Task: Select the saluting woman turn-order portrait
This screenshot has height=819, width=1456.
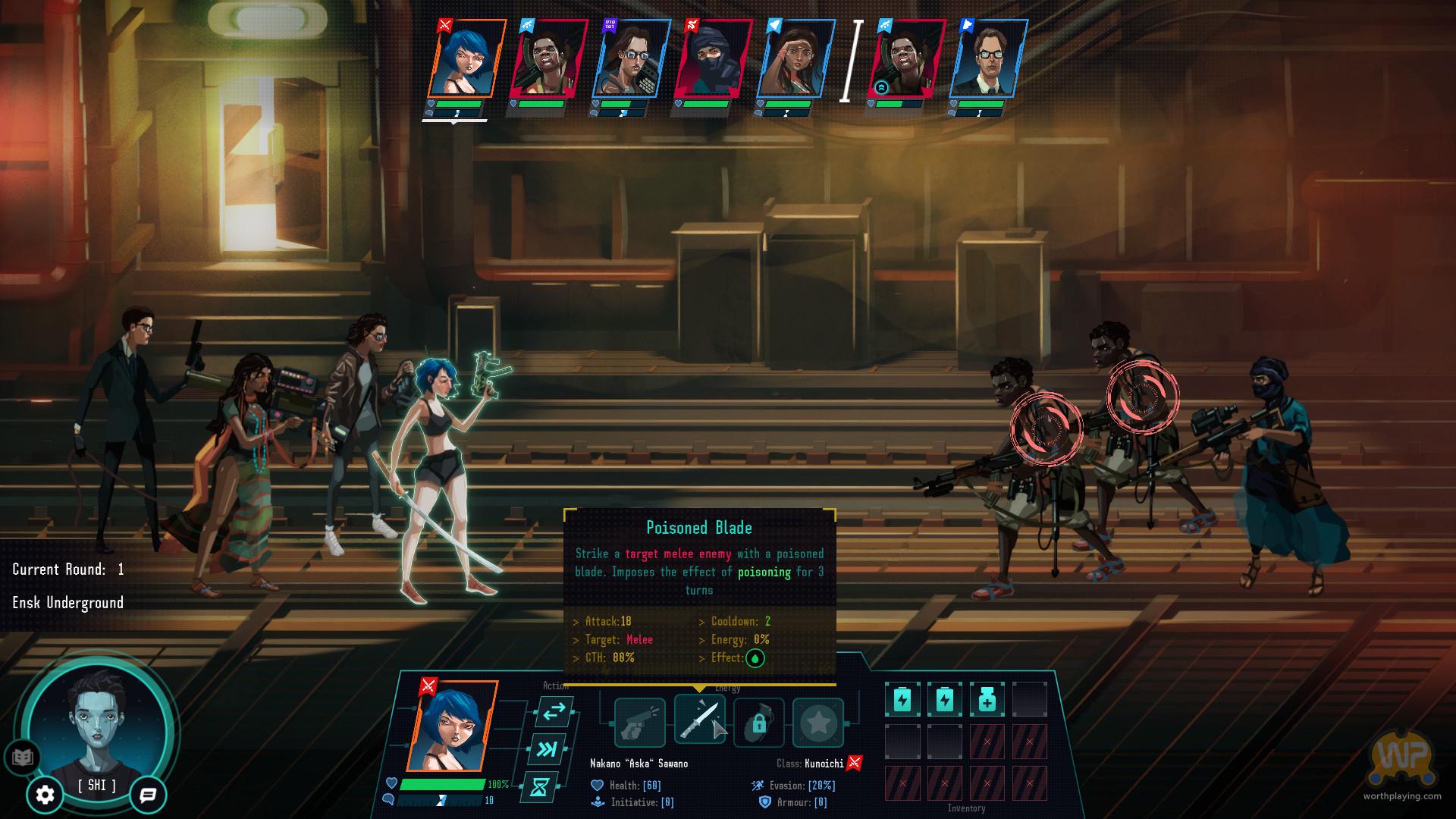Action: (x=795, y=60)
